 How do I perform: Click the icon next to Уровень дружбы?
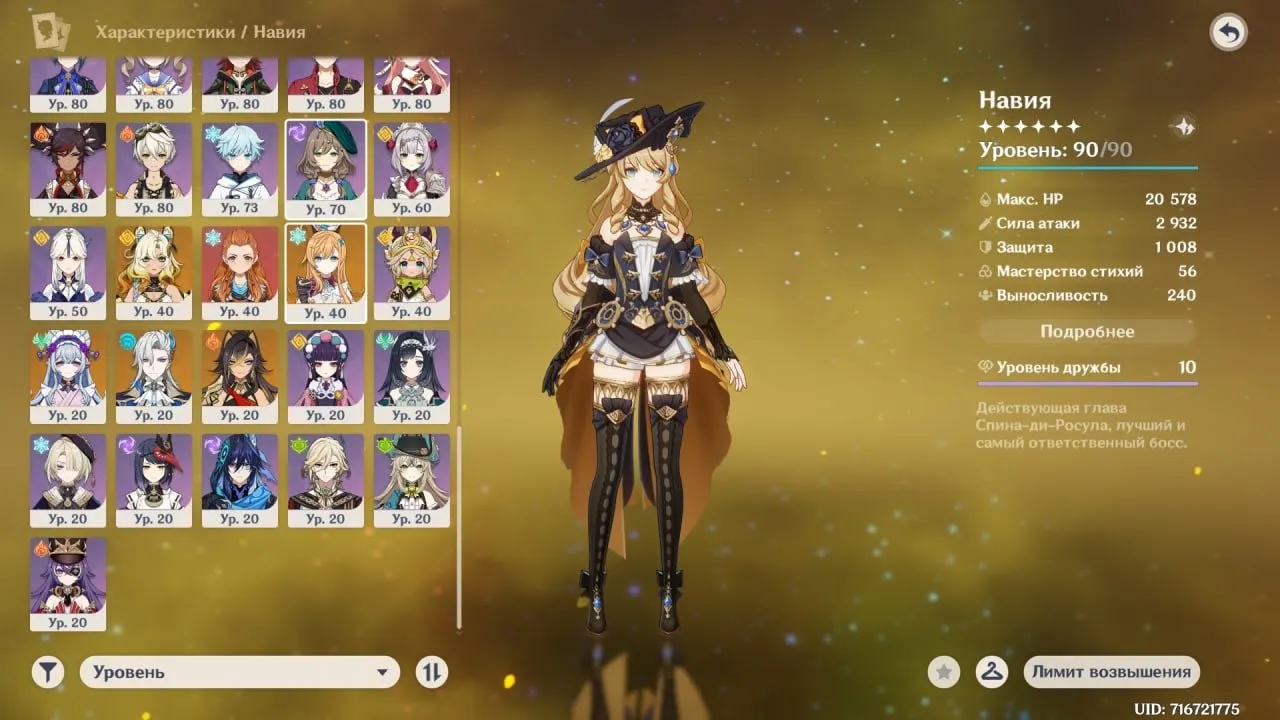[986, 367]
